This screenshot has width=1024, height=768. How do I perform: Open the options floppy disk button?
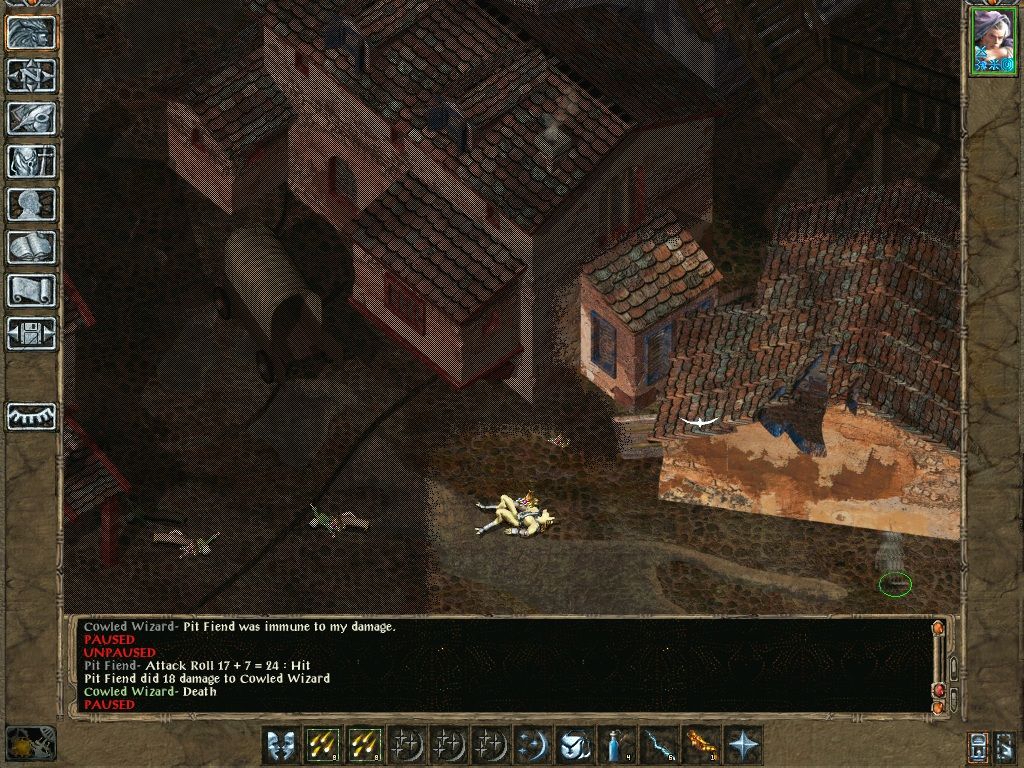(31, 333)
